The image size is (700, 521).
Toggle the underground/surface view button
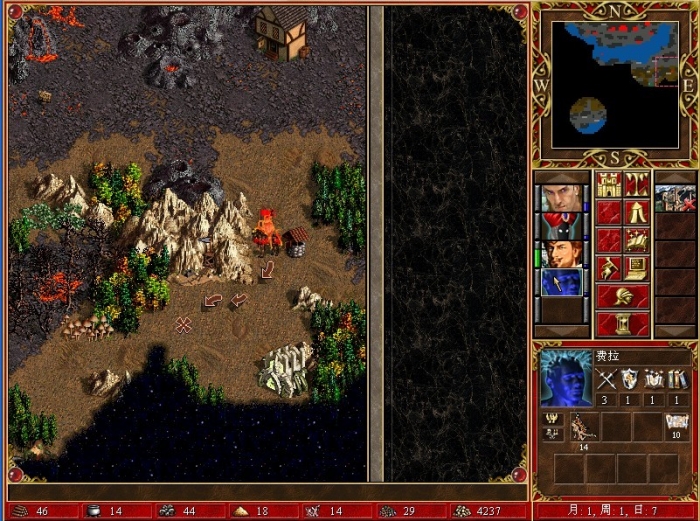[636, 185]
